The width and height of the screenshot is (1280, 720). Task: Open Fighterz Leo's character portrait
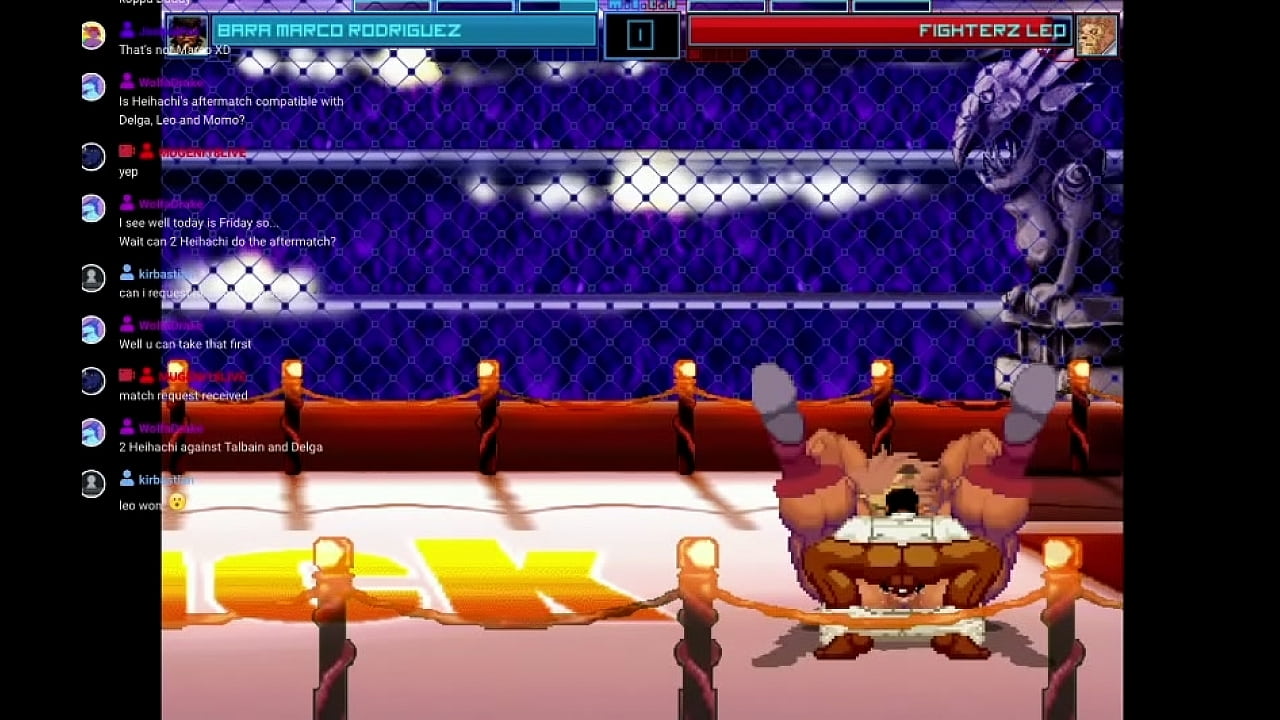pyautogui.click(x=1097, y=34)
